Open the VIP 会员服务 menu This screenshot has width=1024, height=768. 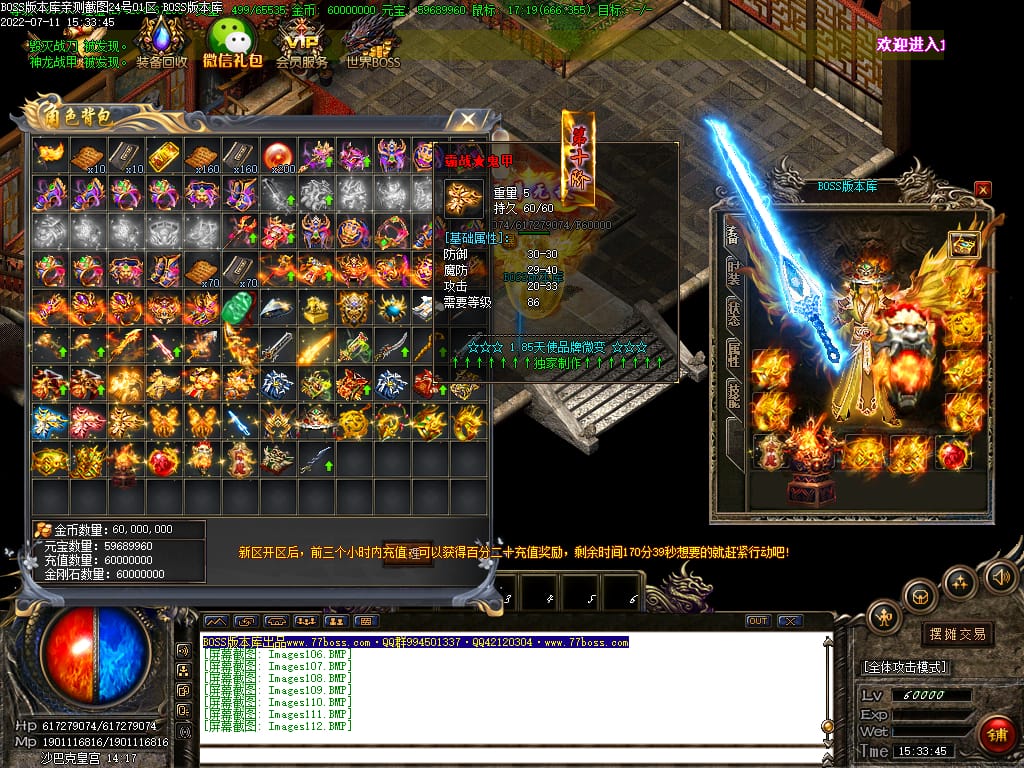pyautogui.click(x=301, y=46)
